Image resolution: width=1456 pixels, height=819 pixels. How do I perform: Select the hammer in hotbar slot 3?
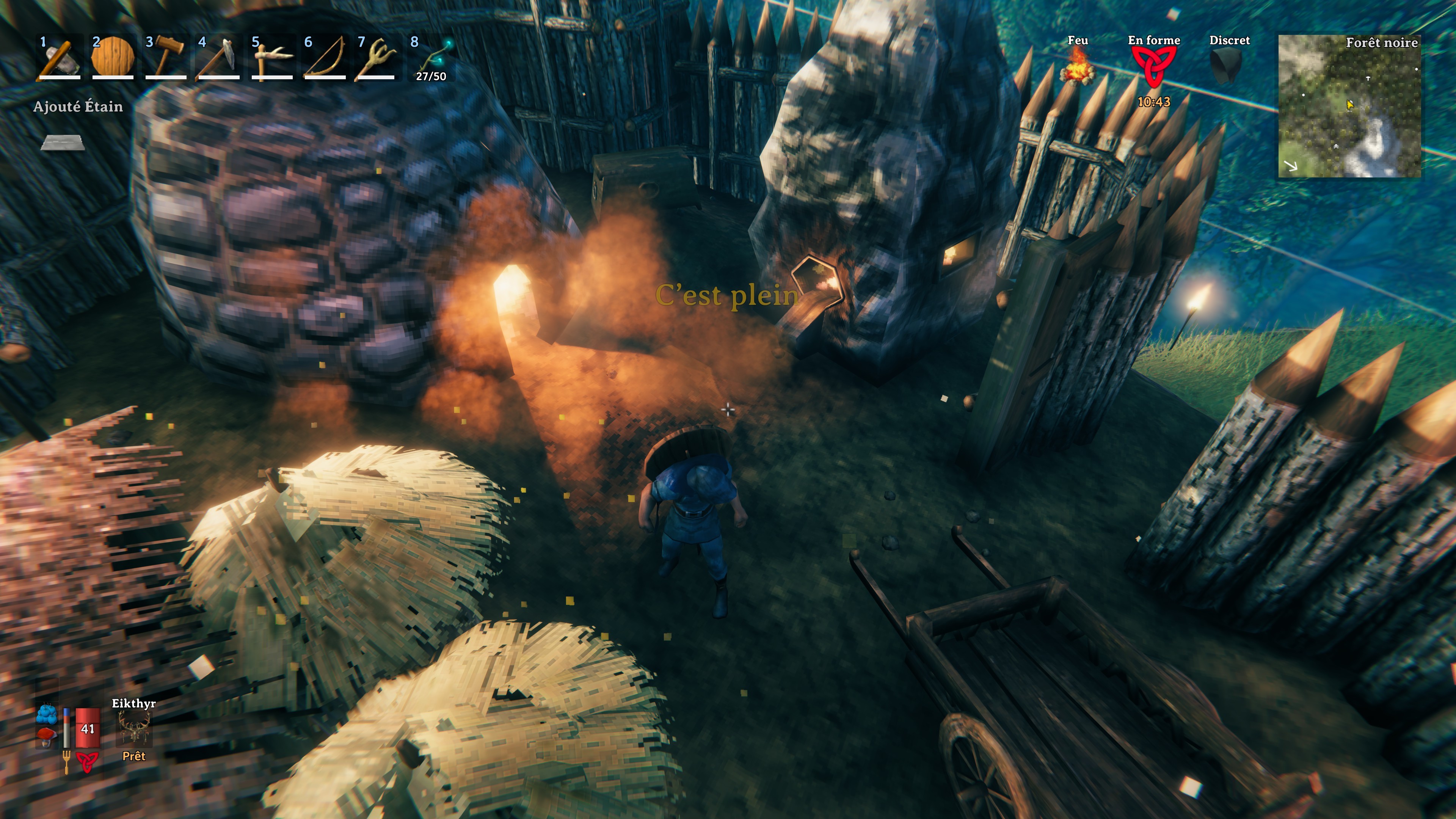(x=167, y=56)
